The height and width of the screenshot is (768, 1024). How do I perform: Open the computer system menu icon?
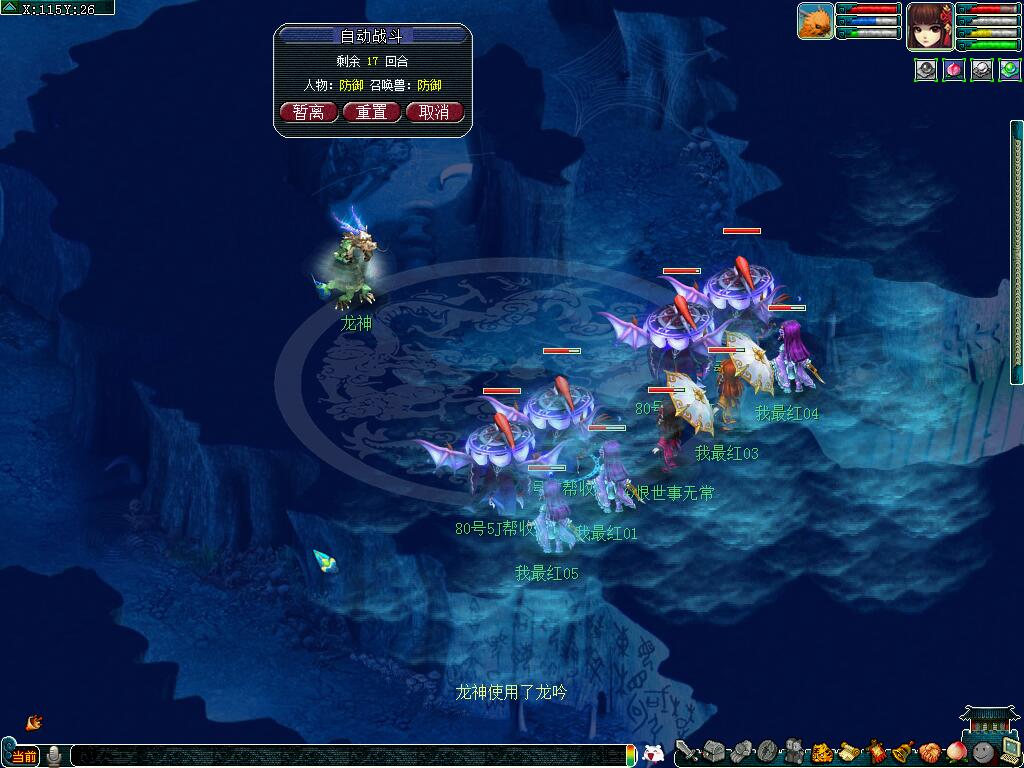pos(1010,751)
